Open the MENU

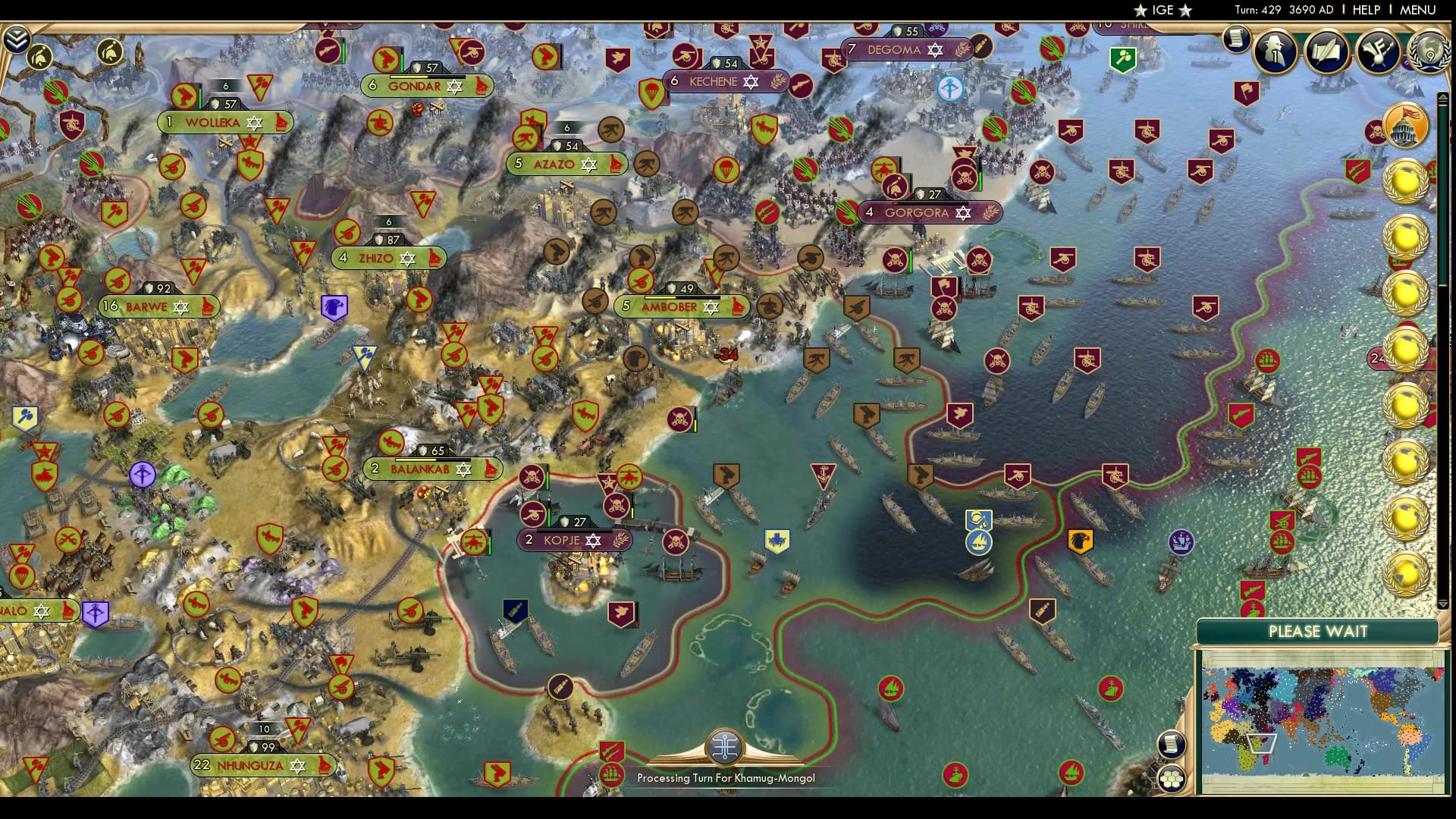[x=1420, y=11]
